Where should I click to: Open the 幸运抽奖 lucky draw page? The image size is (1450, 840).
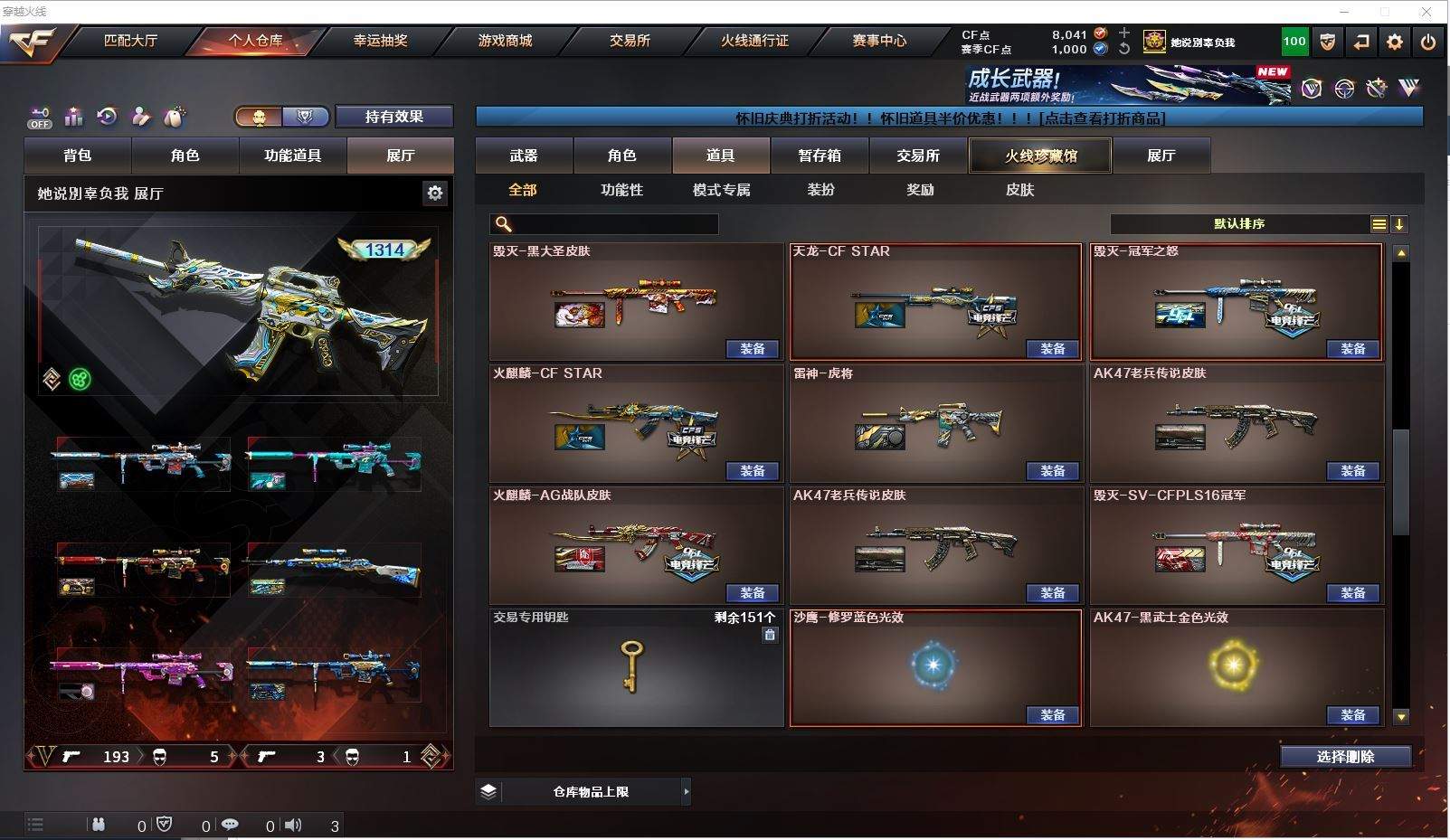point(380,41)
